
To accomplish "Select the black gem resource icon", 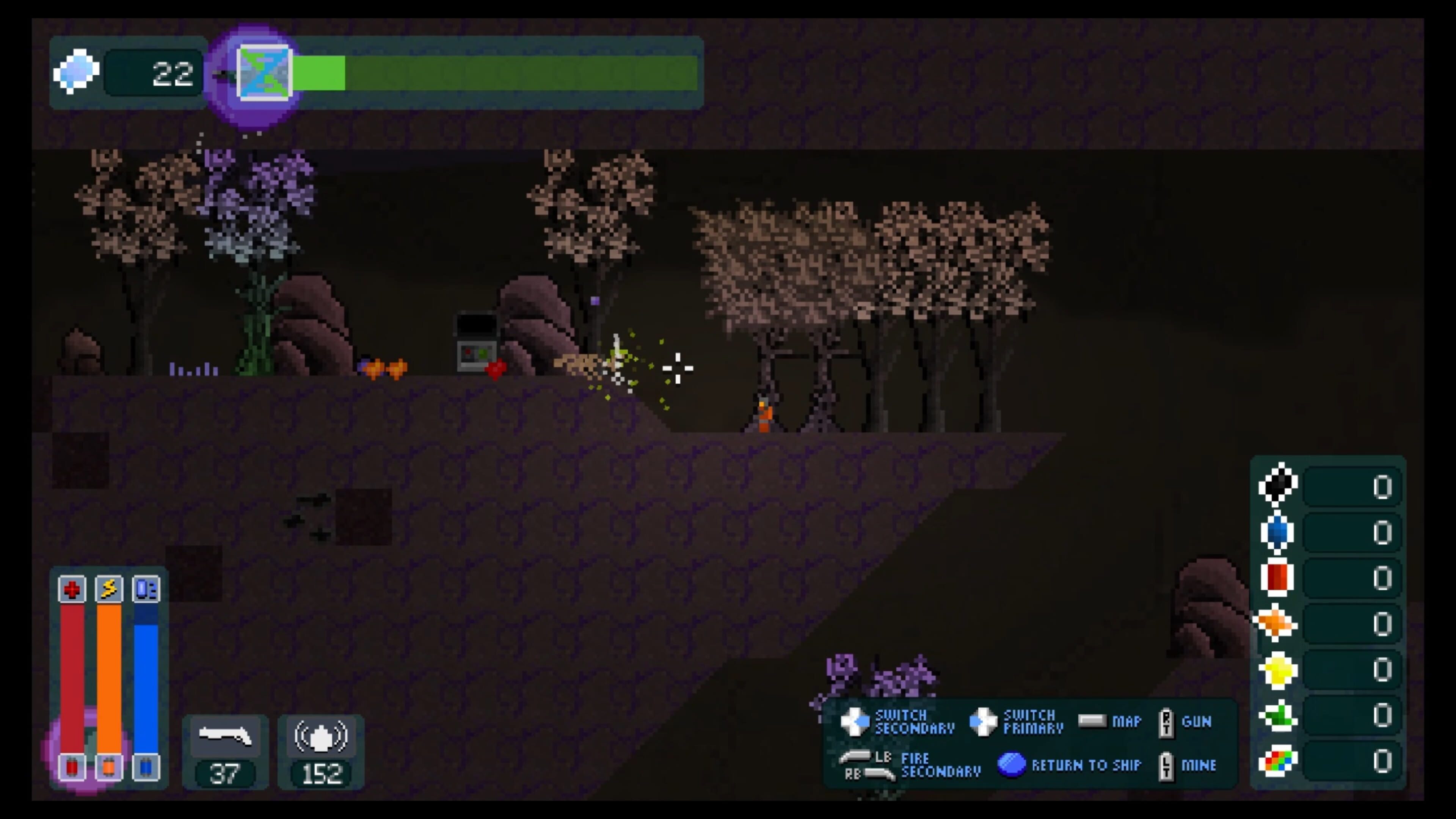I will click(x=1277, y=485).
